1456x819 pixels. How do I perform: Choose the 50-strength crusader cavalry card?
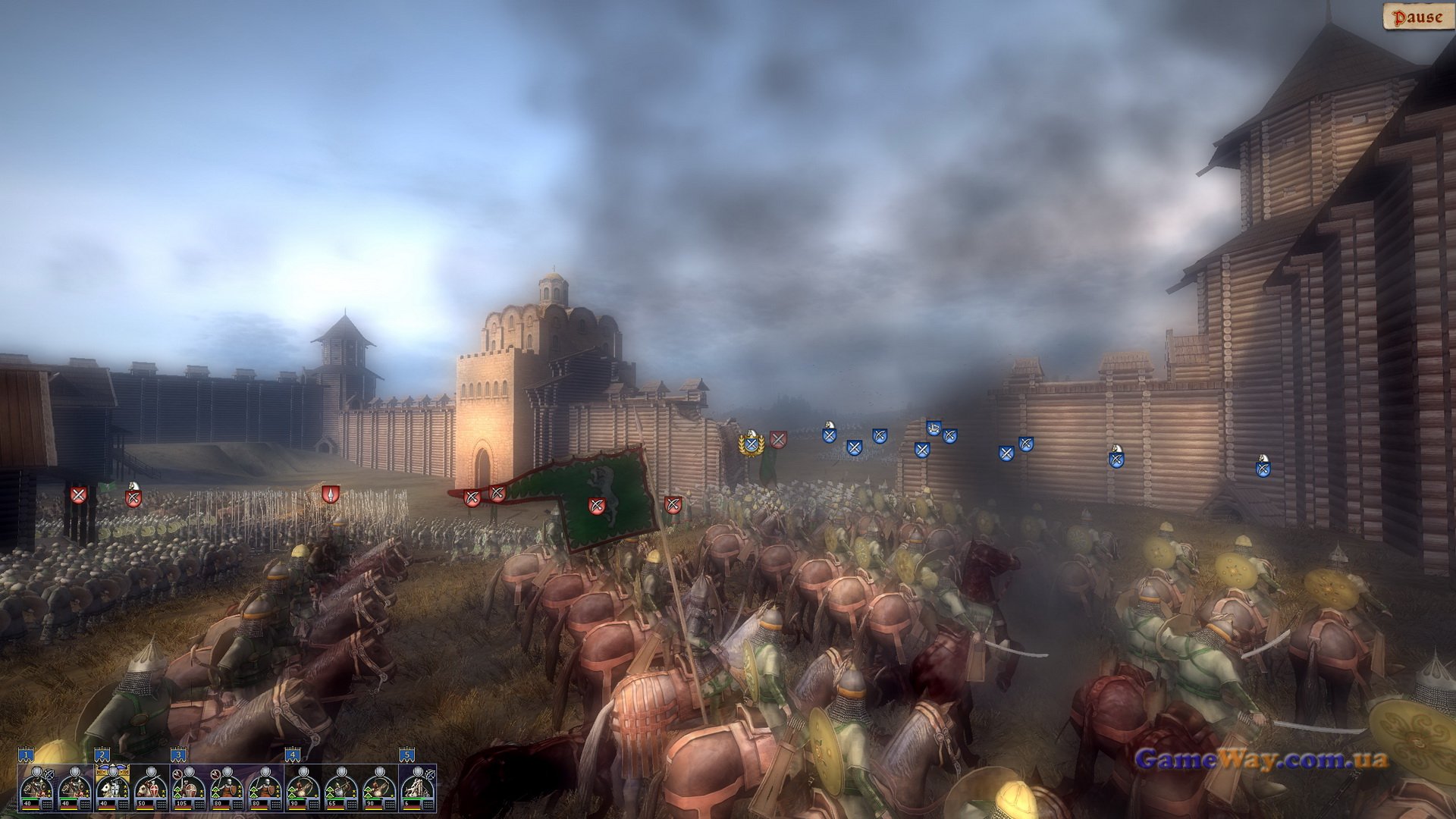[151, 789]
